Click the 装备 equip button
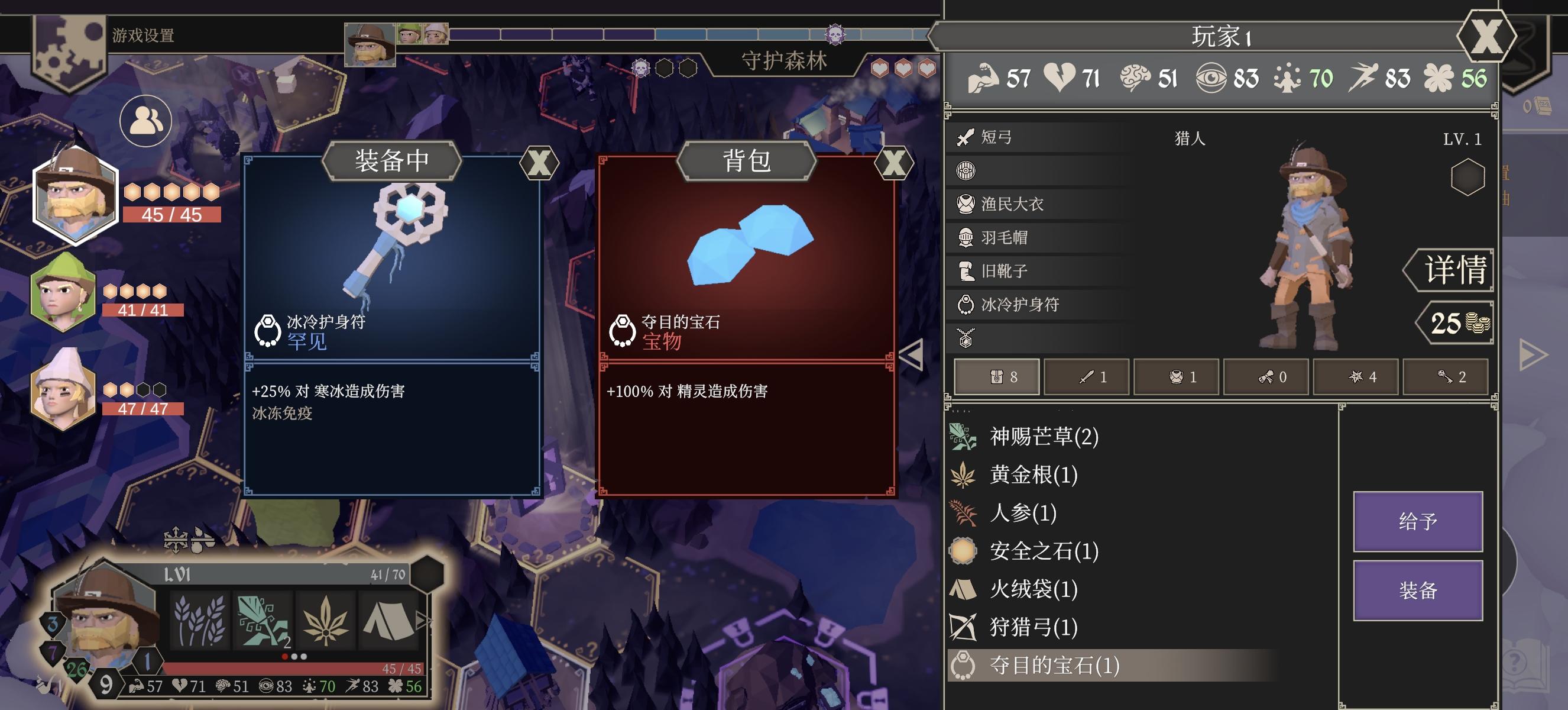Image resolution: width=1568 pixels, height=710 pixels. [x=1418, y=589]
